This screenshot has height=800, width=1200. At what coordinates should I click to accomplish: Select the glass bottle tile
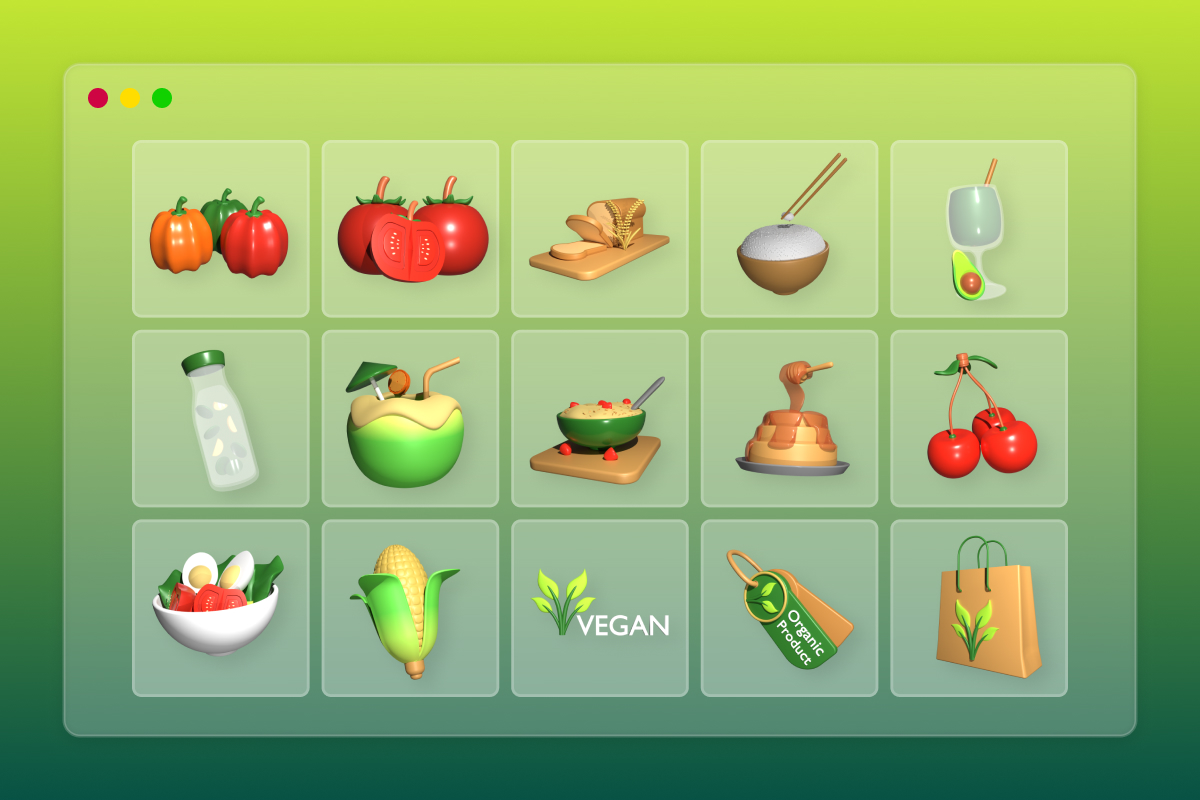[220, 418]
